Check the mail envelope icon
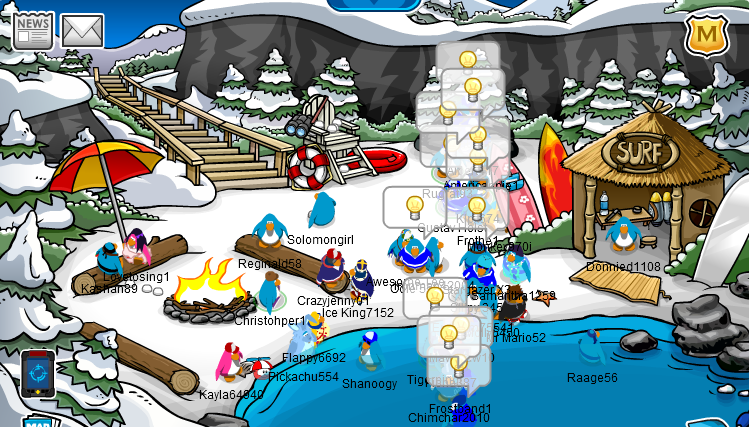751x427 pixels. tap(83, 31)
